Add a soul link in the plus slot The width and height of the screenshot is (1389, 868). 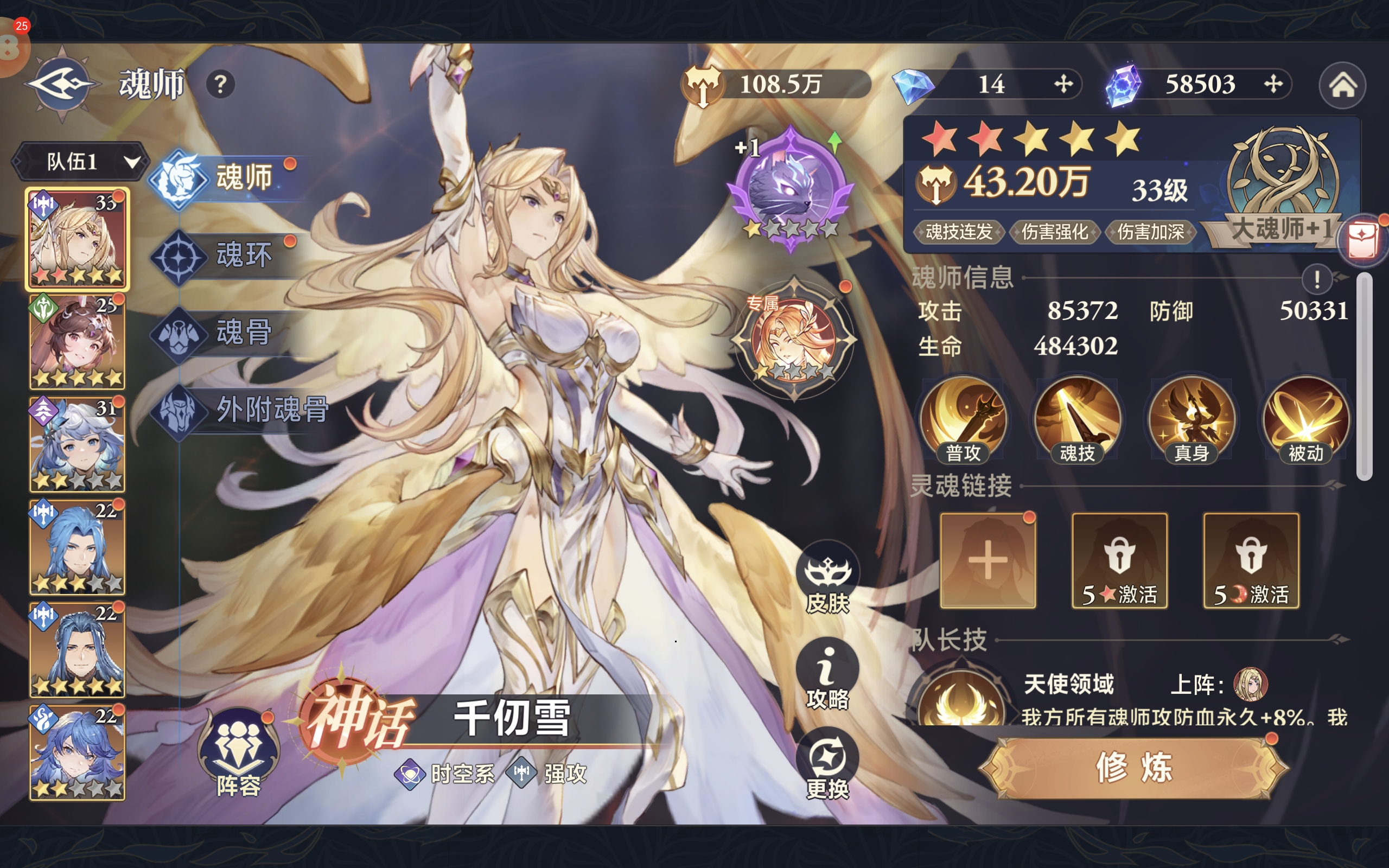[988, 560]
